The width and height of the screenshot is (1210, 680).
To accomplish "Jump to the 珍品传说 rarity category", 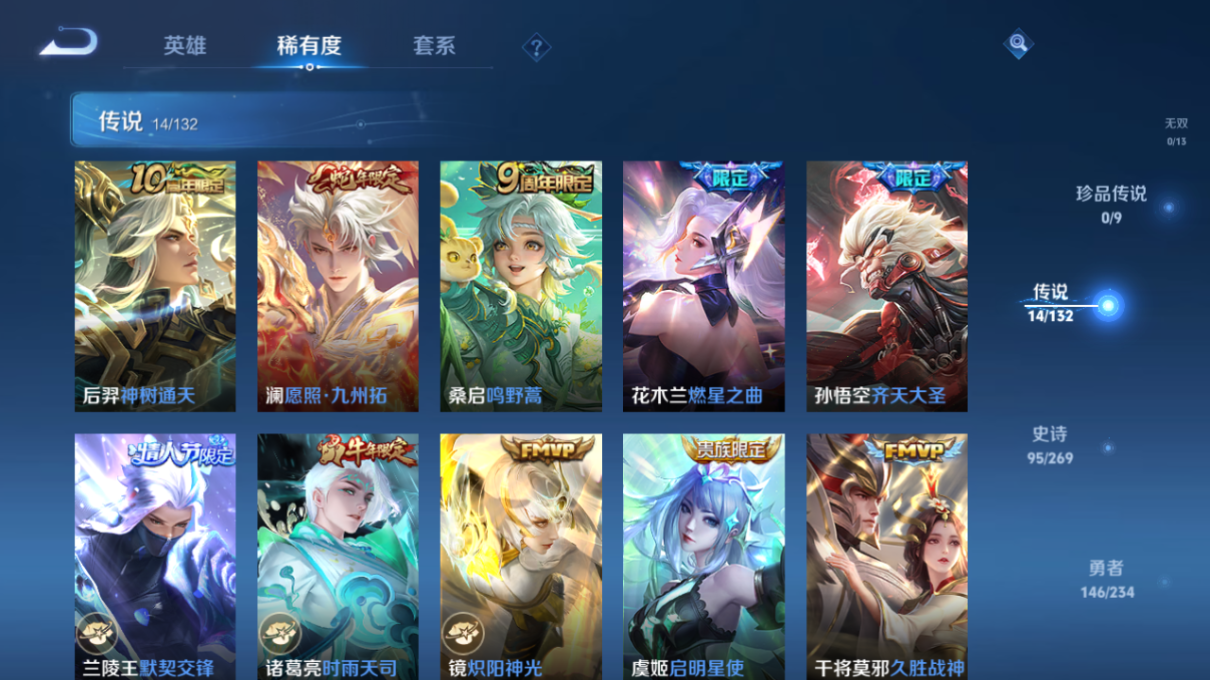I will pyautogui.click(x=1111, y=203).
